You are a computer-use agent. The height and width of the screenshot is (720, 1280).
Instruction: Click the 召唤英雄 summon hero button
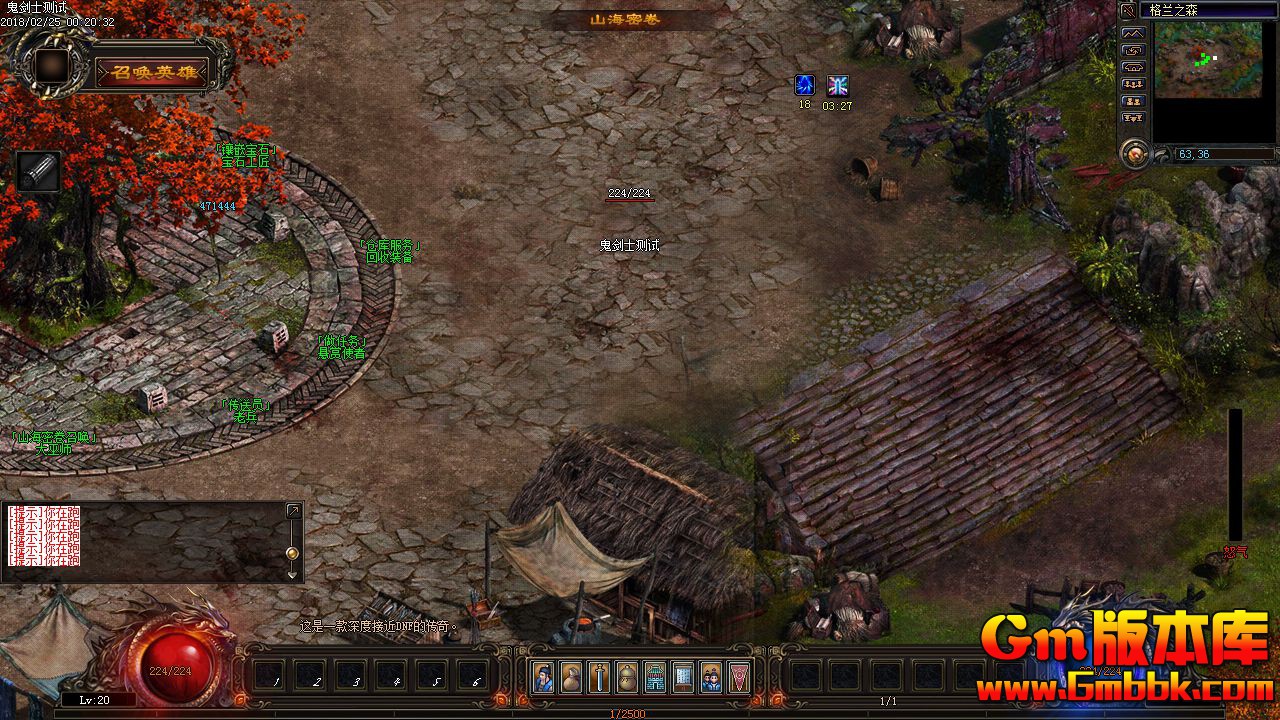click(152, 72)
